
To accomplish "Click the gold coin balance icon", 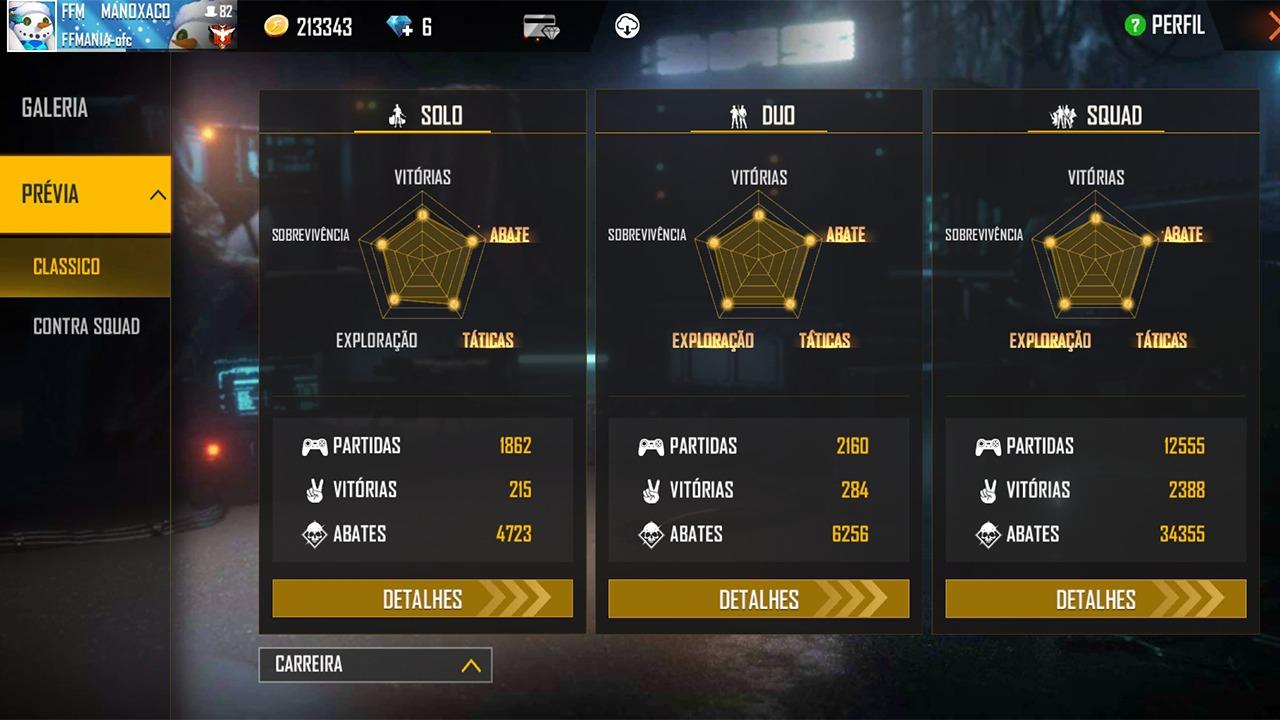I will point(276,27).
